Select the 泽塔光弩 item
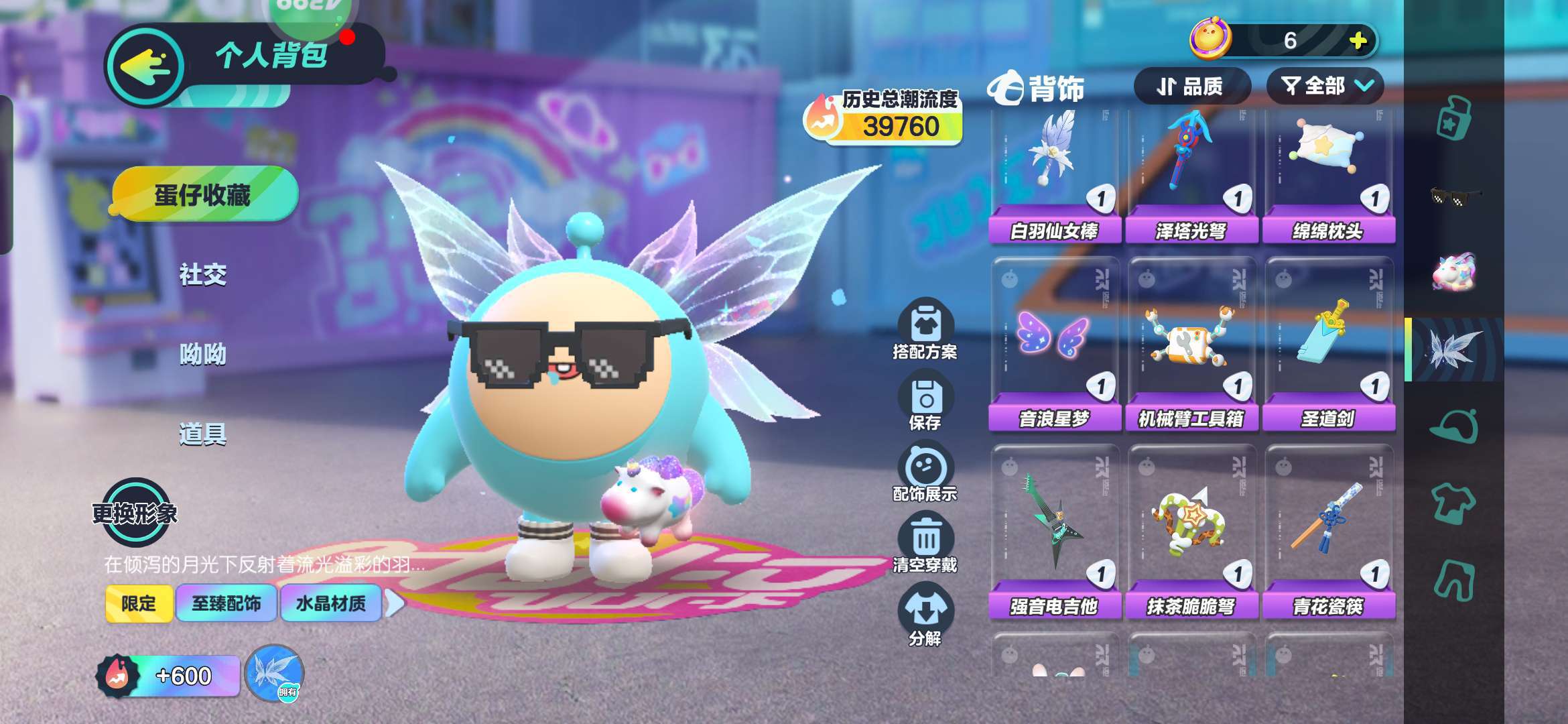Image resolution: width=1568 pixels, height=724 pixels. pyautogui.click(x=1191, y=174)
